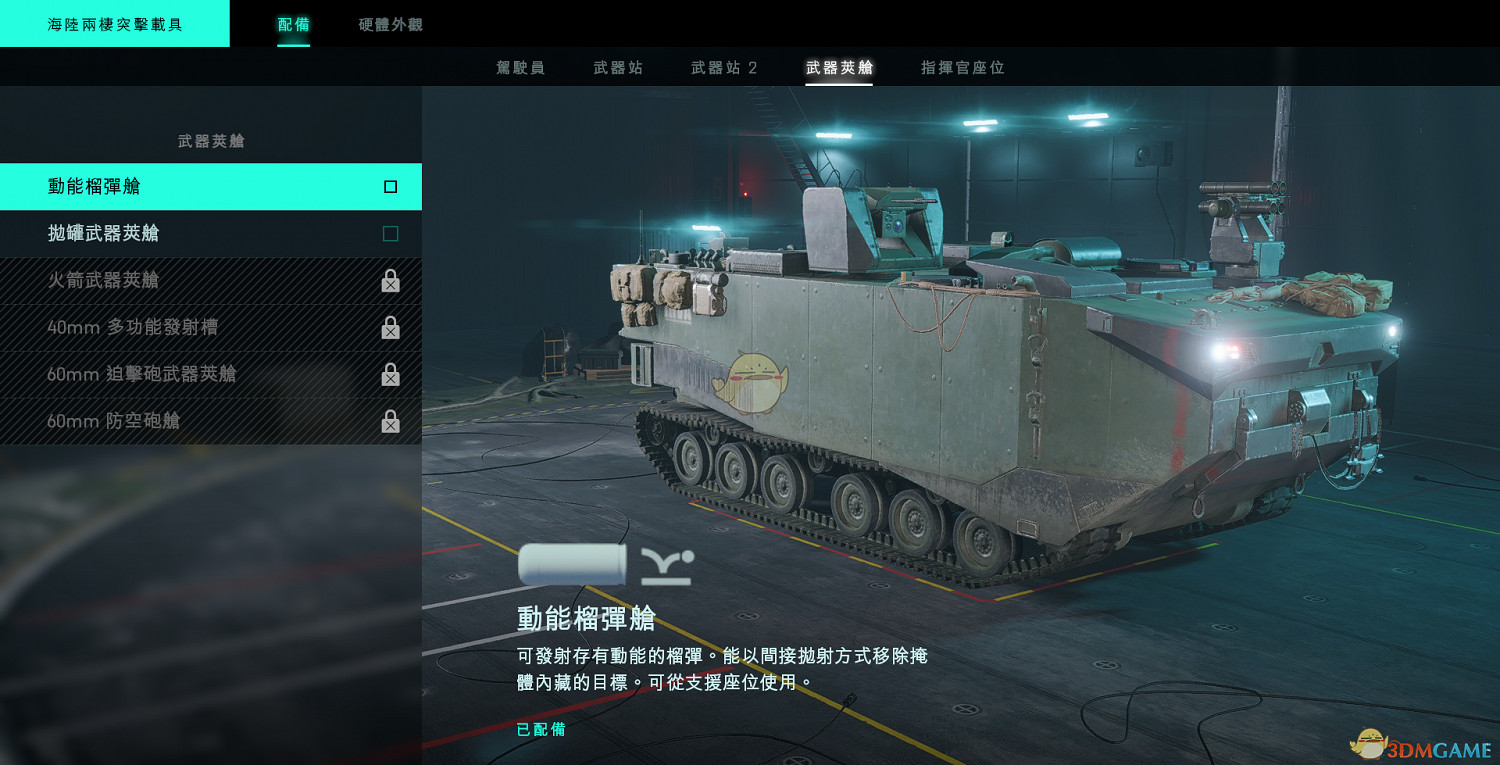Screen dimensions: 1500x765
Task: Select the 武器站 tab
Action: [x=620, y=67]
